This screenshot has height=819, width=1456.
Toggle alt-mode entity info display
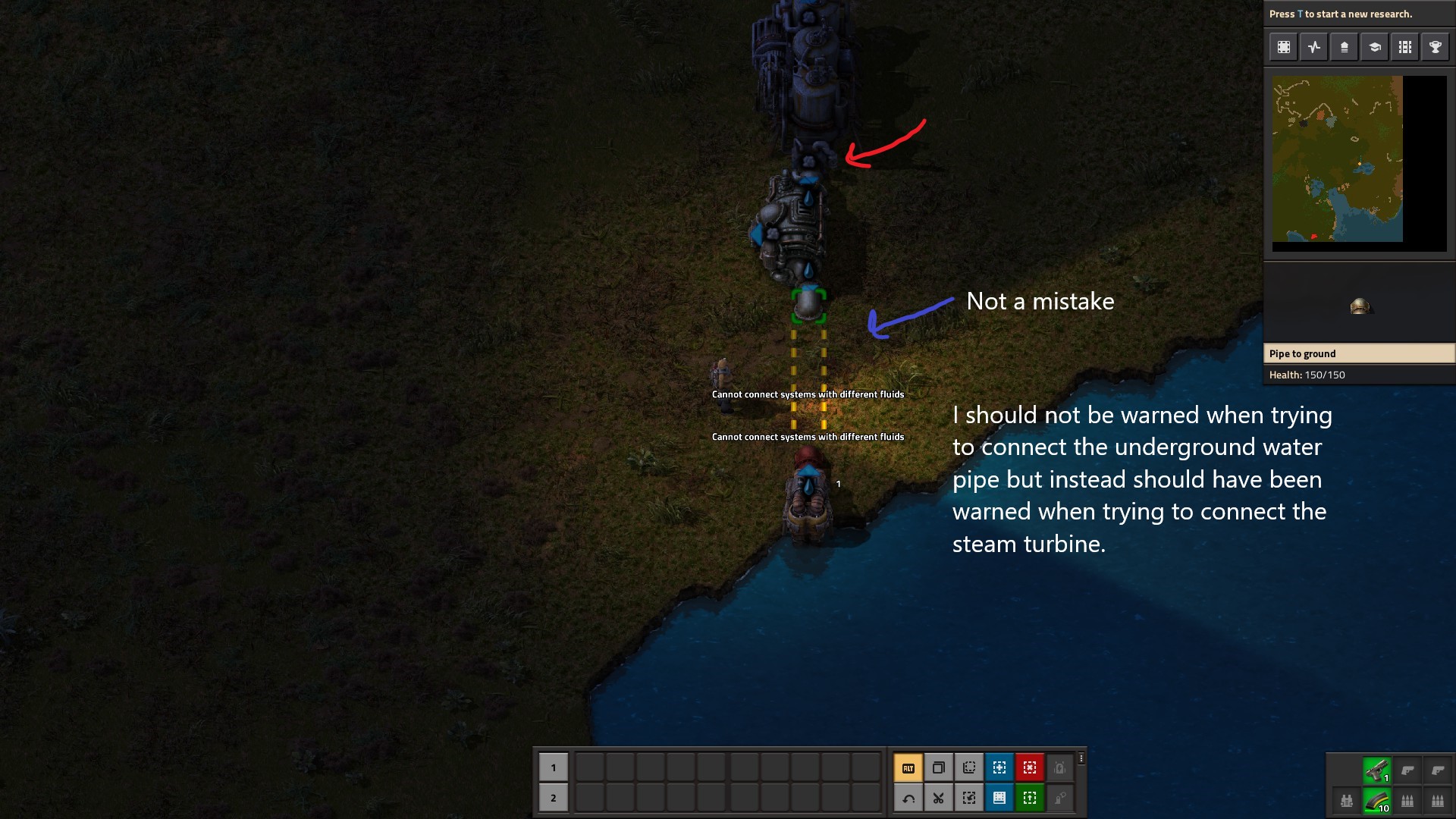[x=908, y=767]
